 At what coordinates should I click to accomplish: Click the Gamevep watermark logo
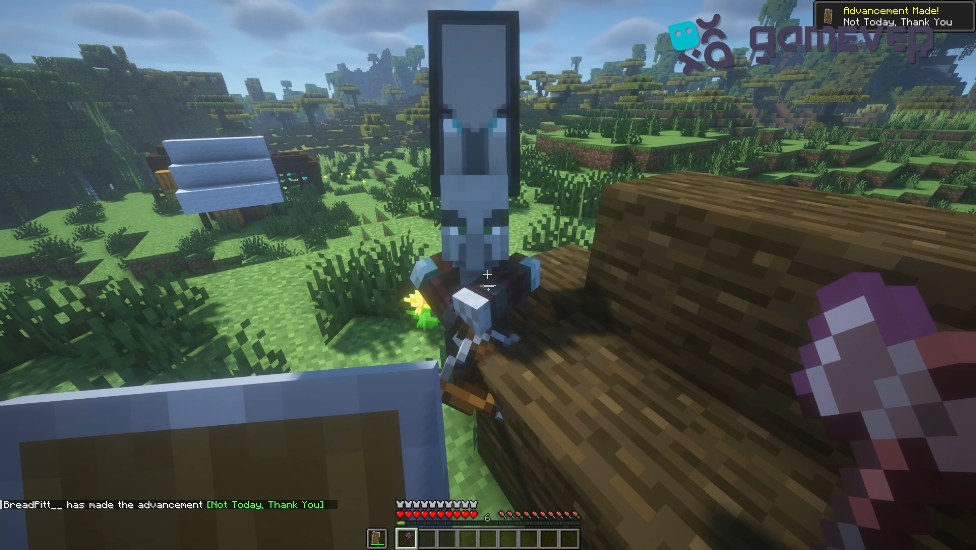800,42
